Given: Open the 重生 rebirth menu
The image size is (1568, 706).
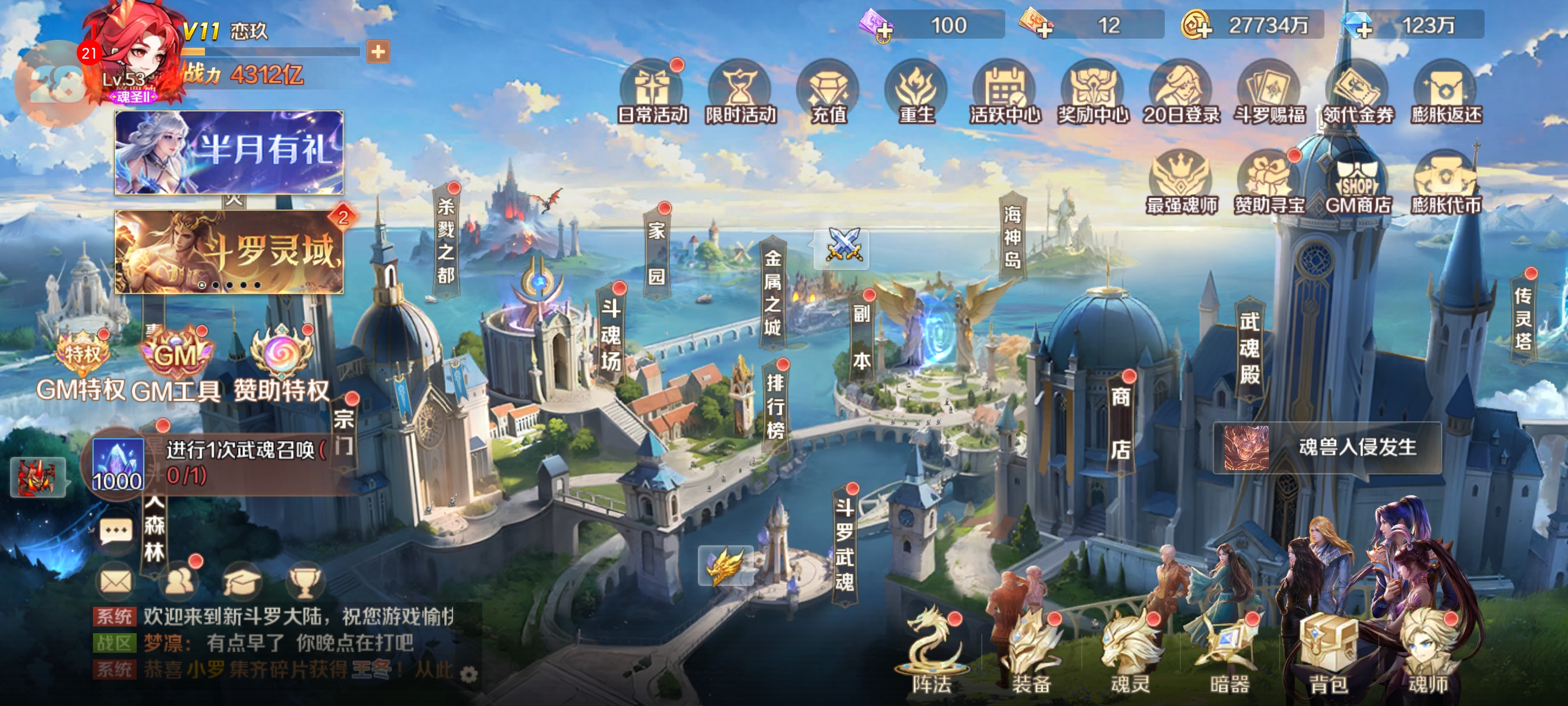Looking at the screenshot, I should 916,92.
